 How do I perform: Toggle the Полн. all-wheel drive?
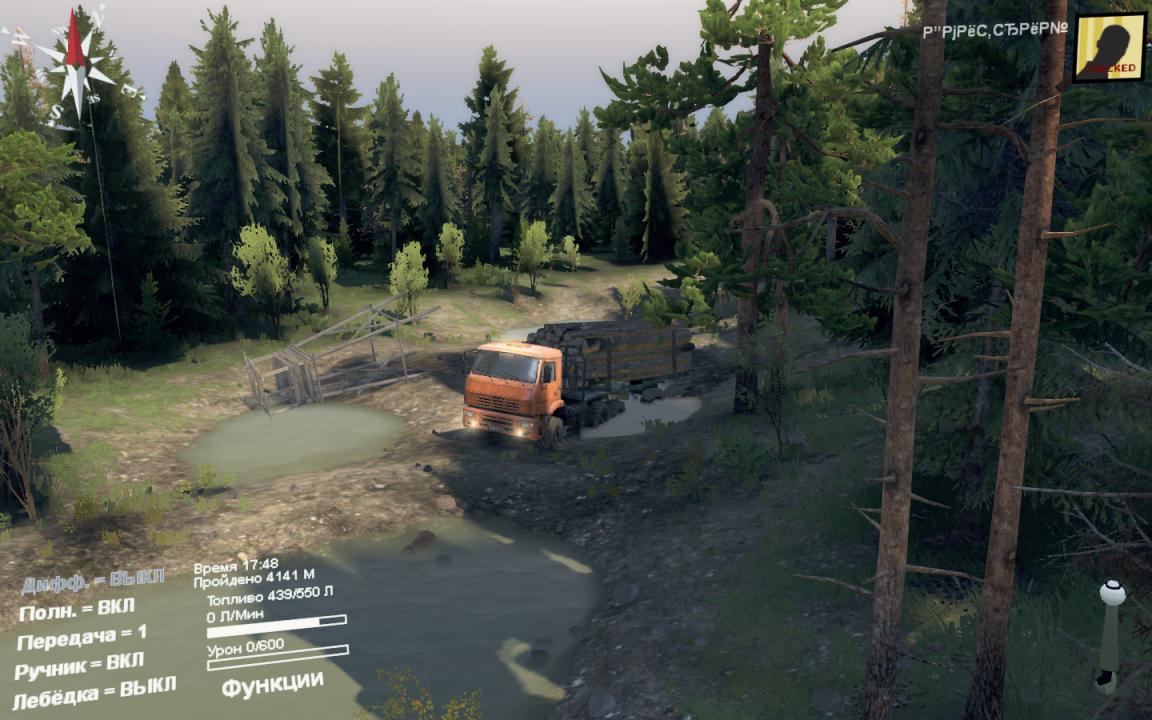[x=76, y=609]
